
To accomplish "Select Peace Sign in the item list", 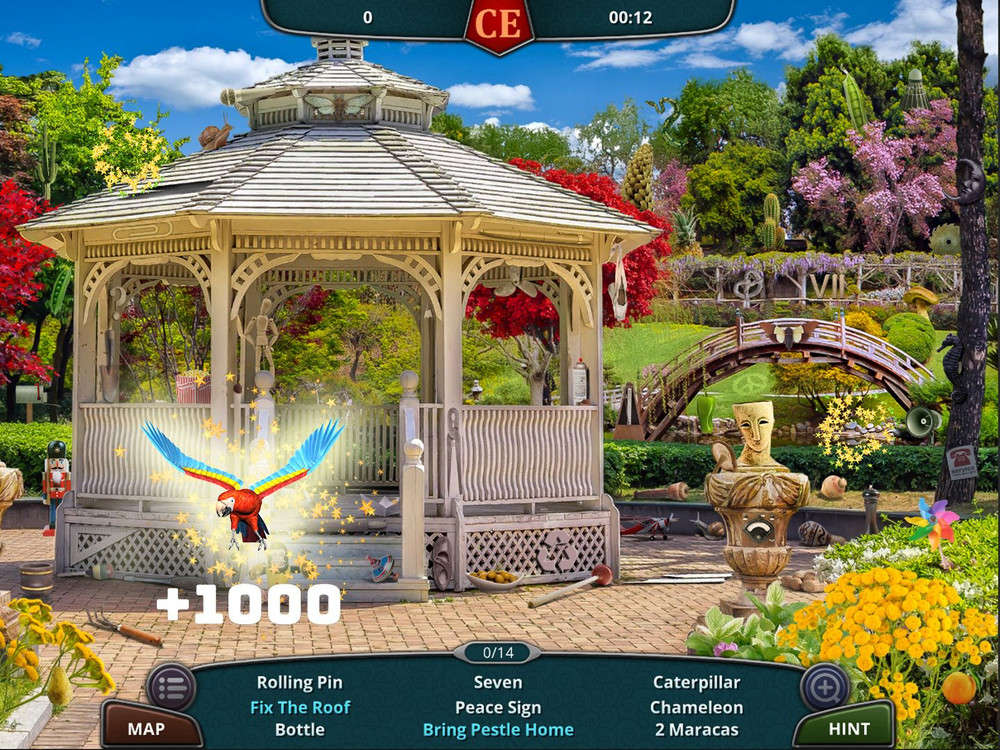I will point(498,707).
